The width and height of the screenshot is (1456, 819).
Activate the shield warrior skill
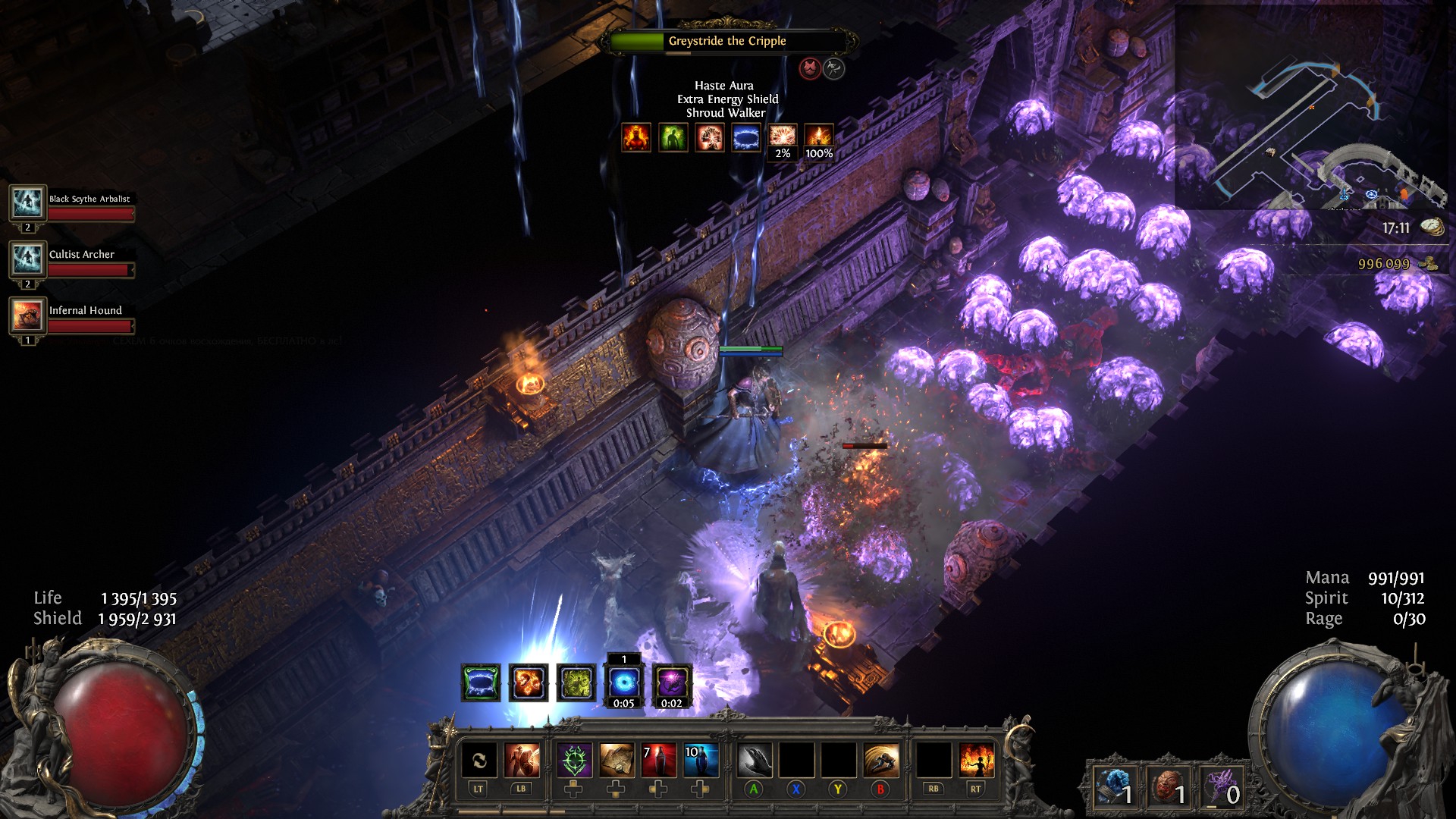(522, 761)
